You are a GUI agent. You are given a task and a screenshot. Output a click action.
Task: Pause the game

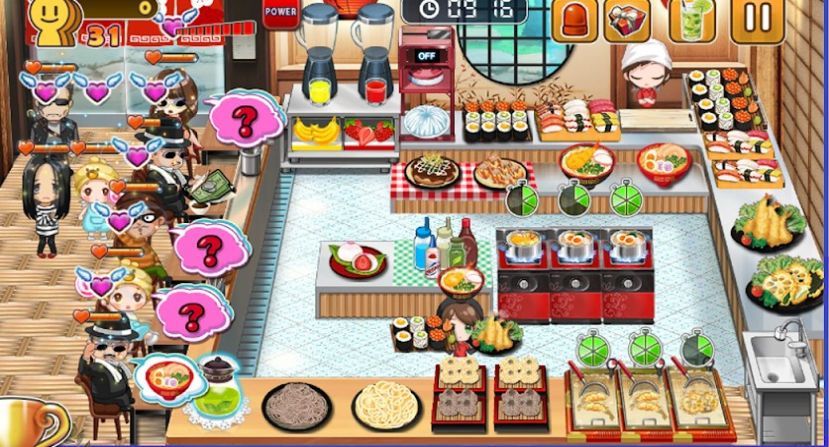point(756,19)
